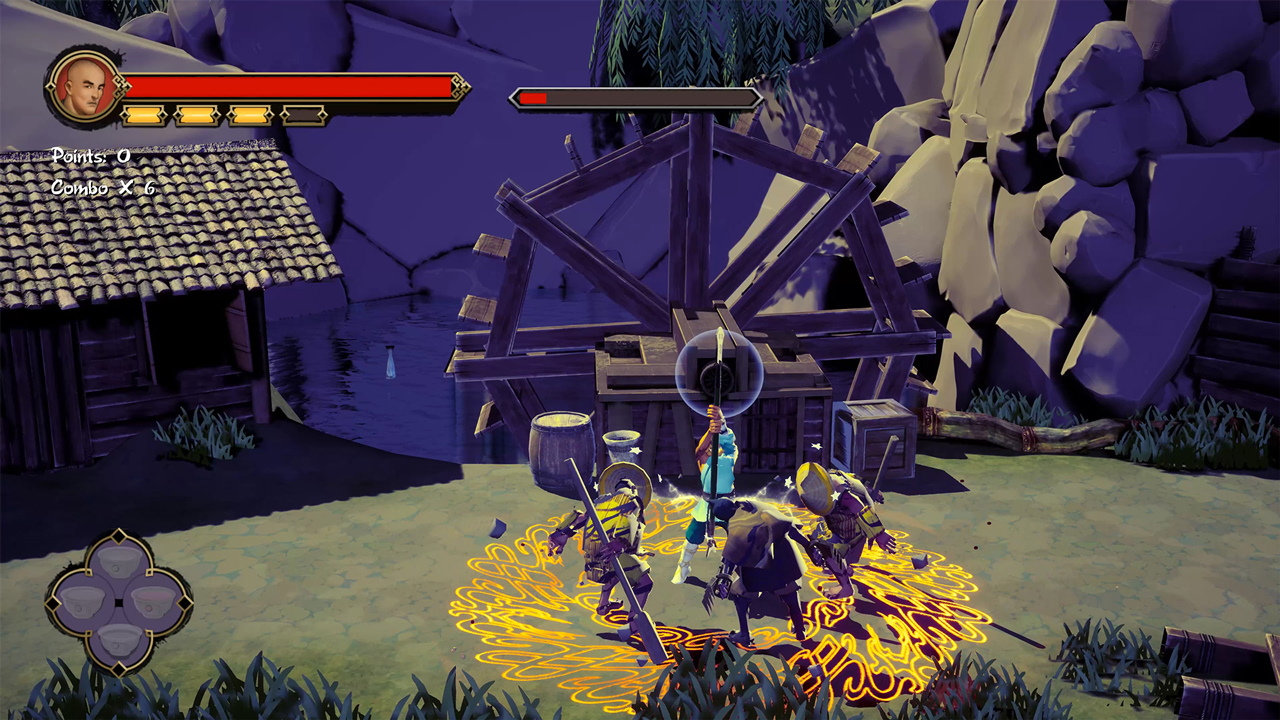Click the third glowing qi pip
Image resolution: width=1280 pixels, height=720 pixels.
click(250, 114)
